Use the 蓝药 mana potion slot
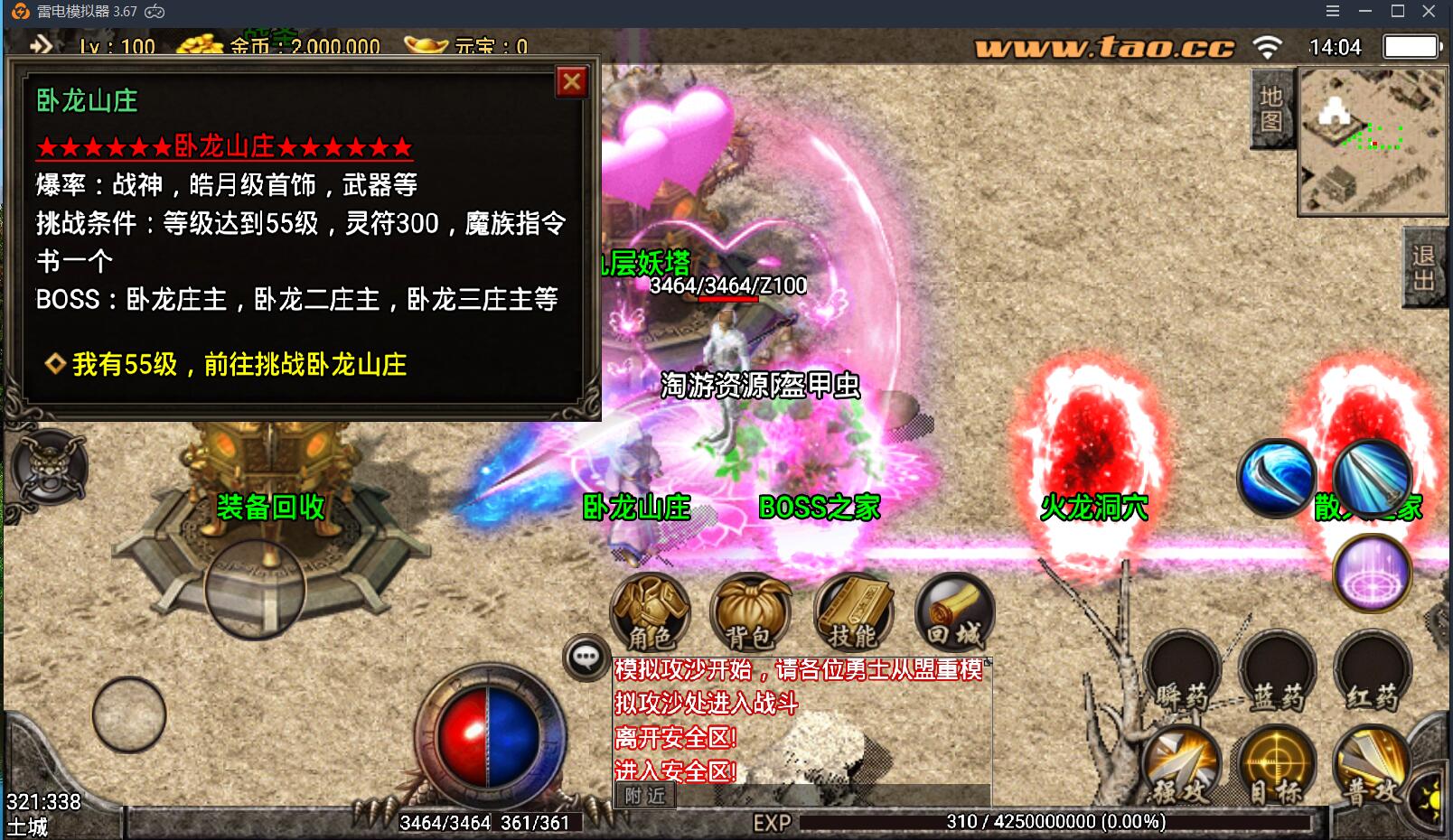Viewport: 1453px width, 840px height. coord(1277,672)
